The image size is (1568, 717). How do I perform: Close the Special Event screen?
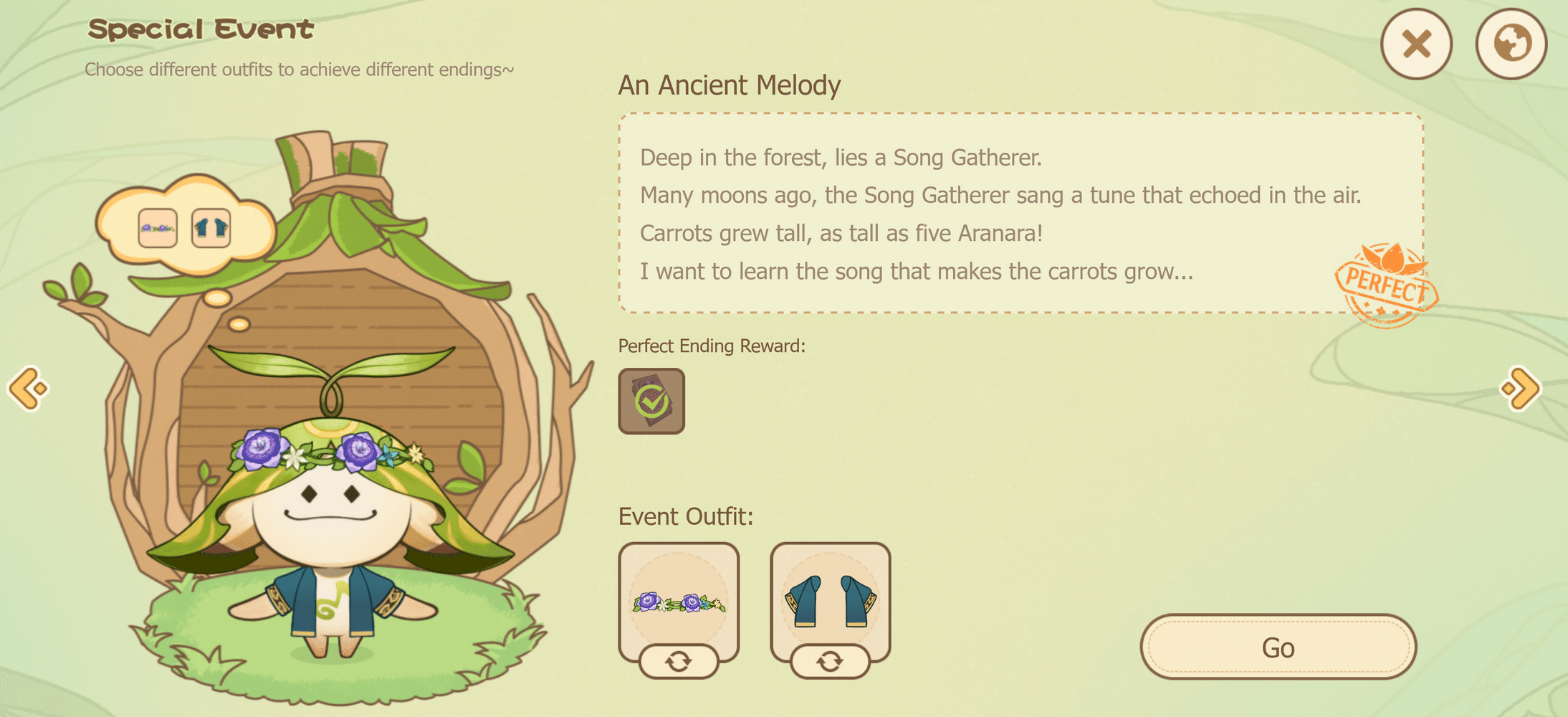1416,44
